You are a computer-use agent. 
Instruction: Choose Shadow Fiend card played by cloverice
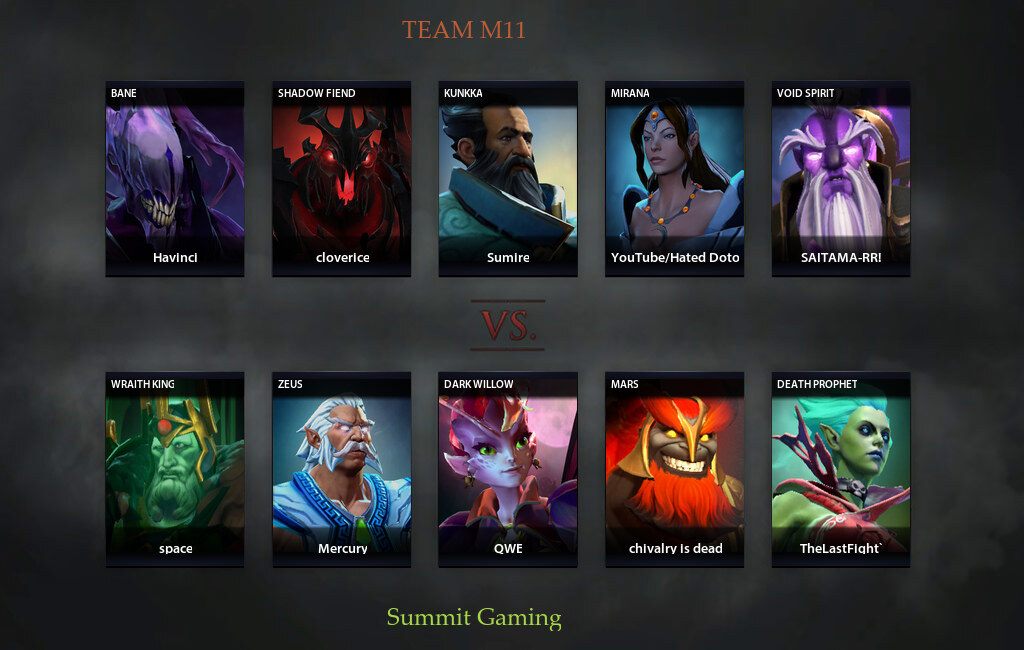[x=341, y=178]
